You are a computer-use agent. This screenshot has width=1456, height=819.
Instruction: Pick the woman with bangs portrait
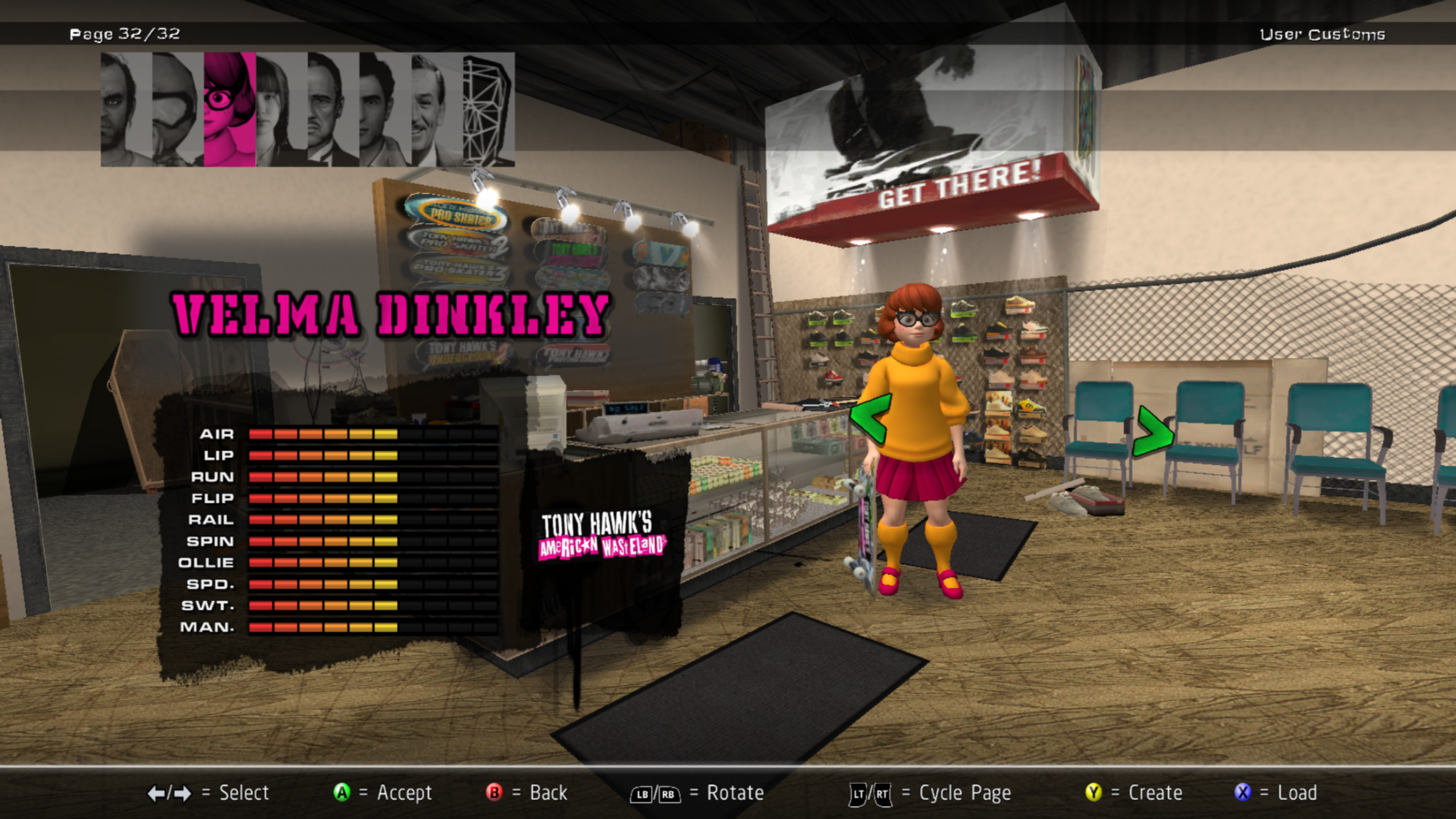pos(281,109)
